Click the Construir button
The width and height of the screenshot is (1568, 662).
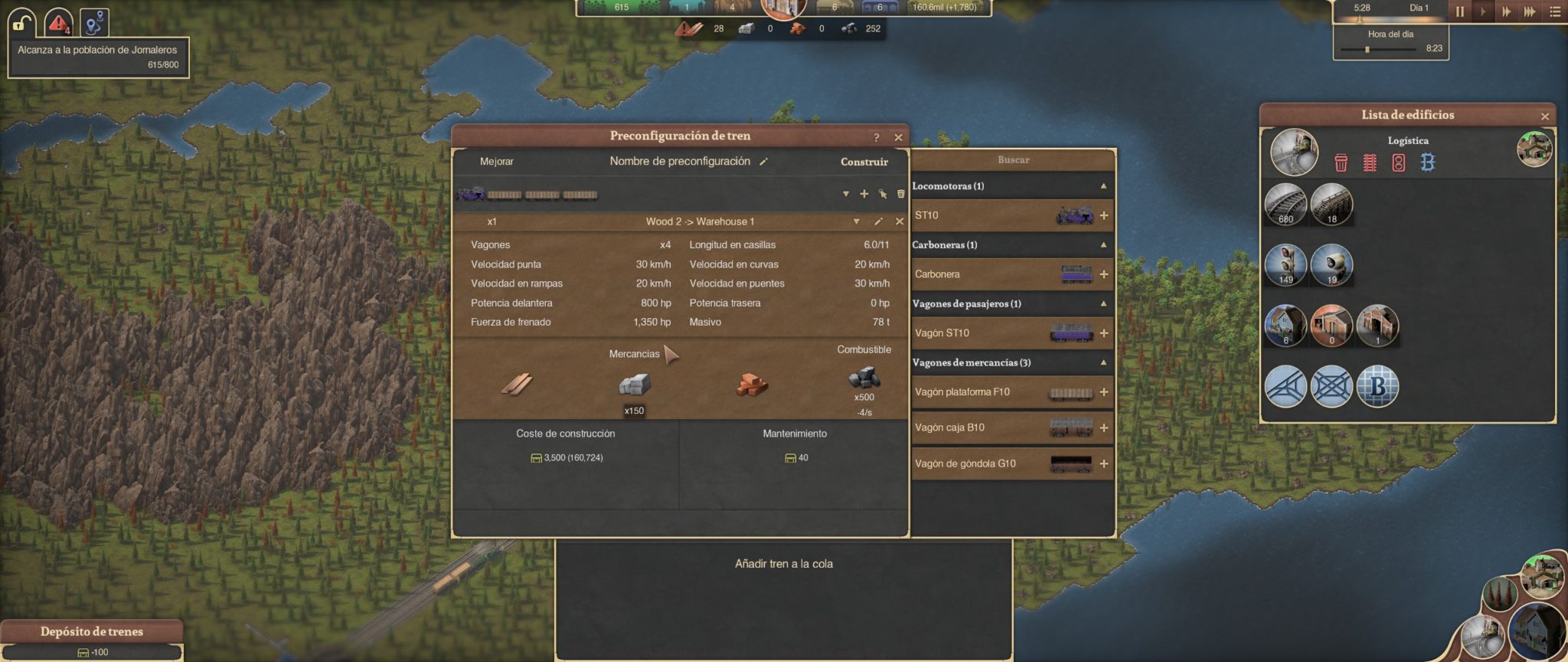point(864,162)
